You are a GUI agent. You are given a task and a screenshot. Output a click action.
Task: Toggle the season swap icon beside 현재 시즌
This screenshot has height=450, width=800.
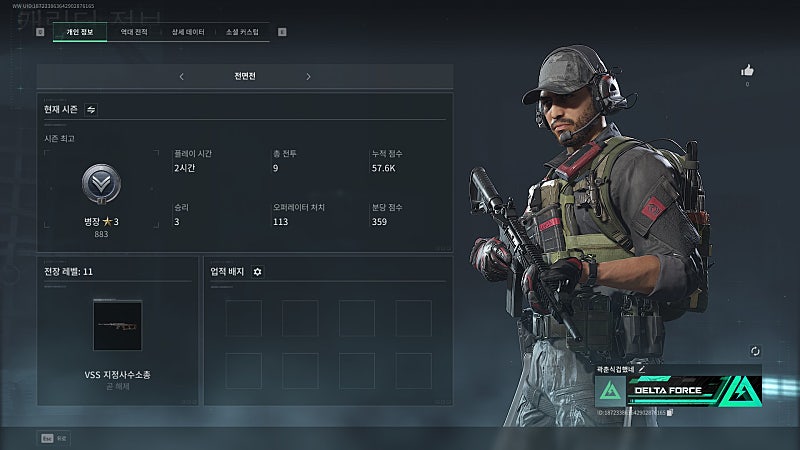[91, 110]
